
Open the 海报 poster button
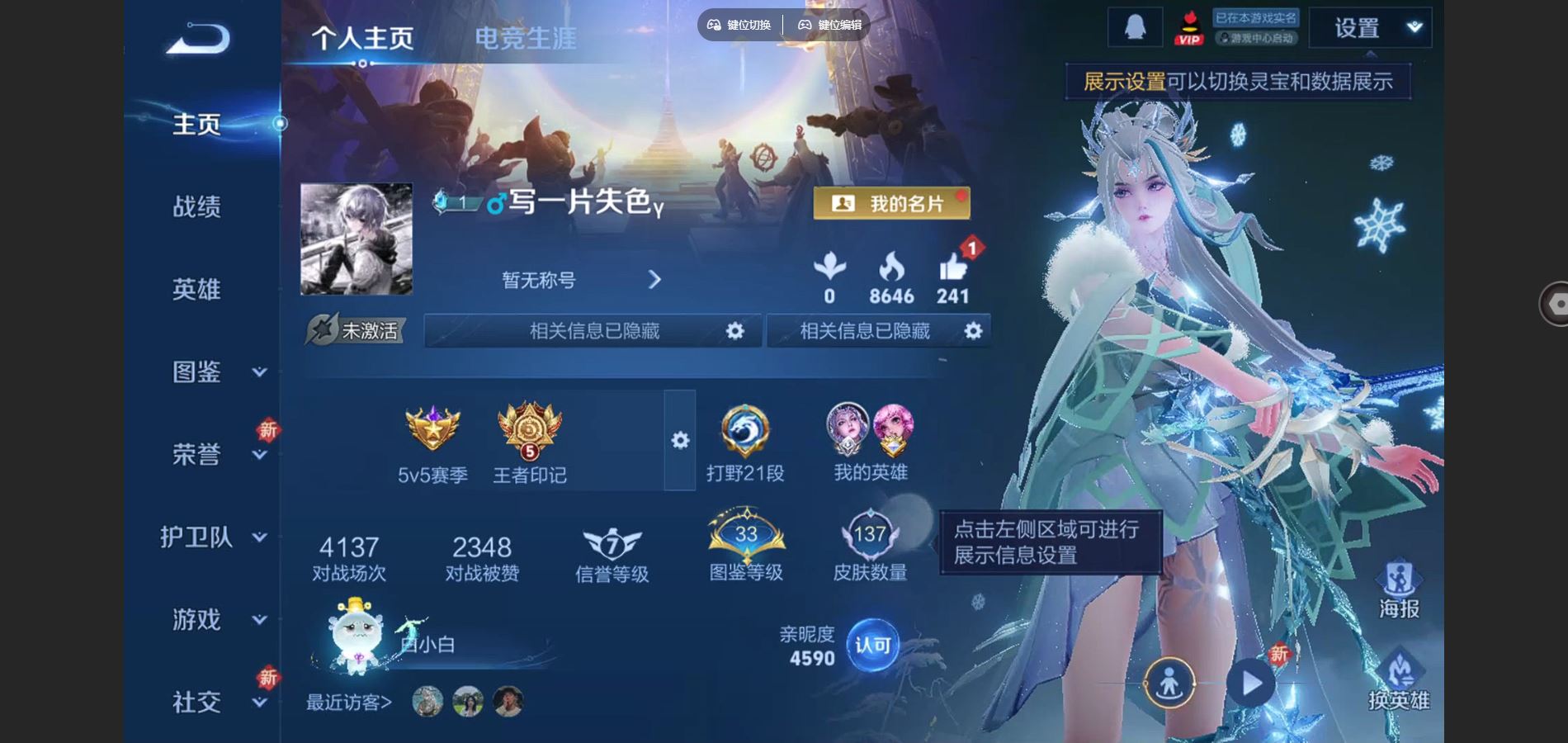pyautogui.click(x=1399, y=589)
